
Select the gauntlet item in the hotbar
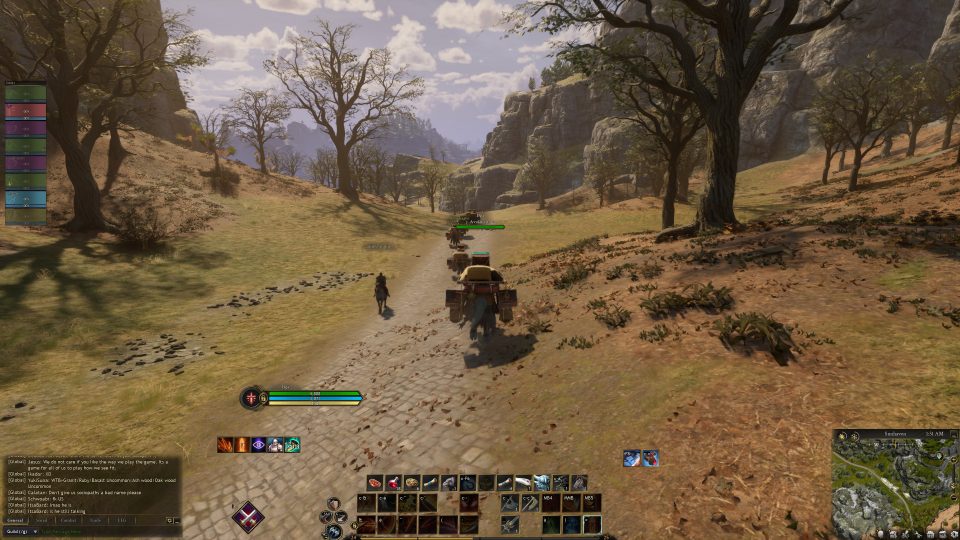[x=542, y=483]
